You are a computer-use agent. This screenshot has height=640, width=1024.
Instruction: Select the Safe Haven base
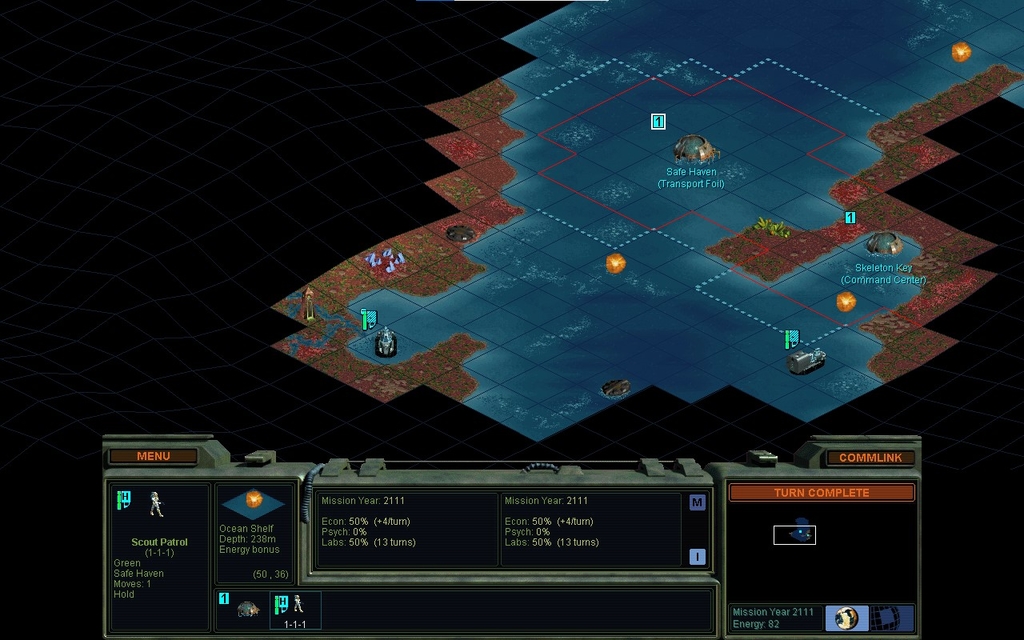click(x=695, y=150)
